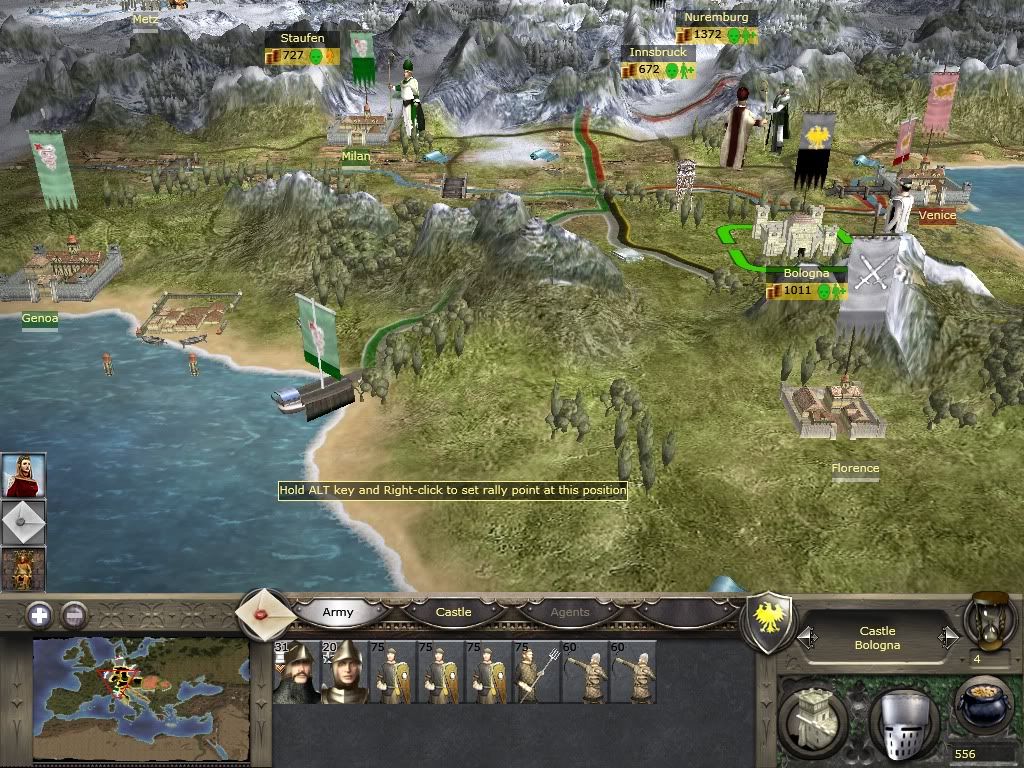Select the Agents tab
Viewport: 1024px width, 768px height.
[x=570, y=612]
